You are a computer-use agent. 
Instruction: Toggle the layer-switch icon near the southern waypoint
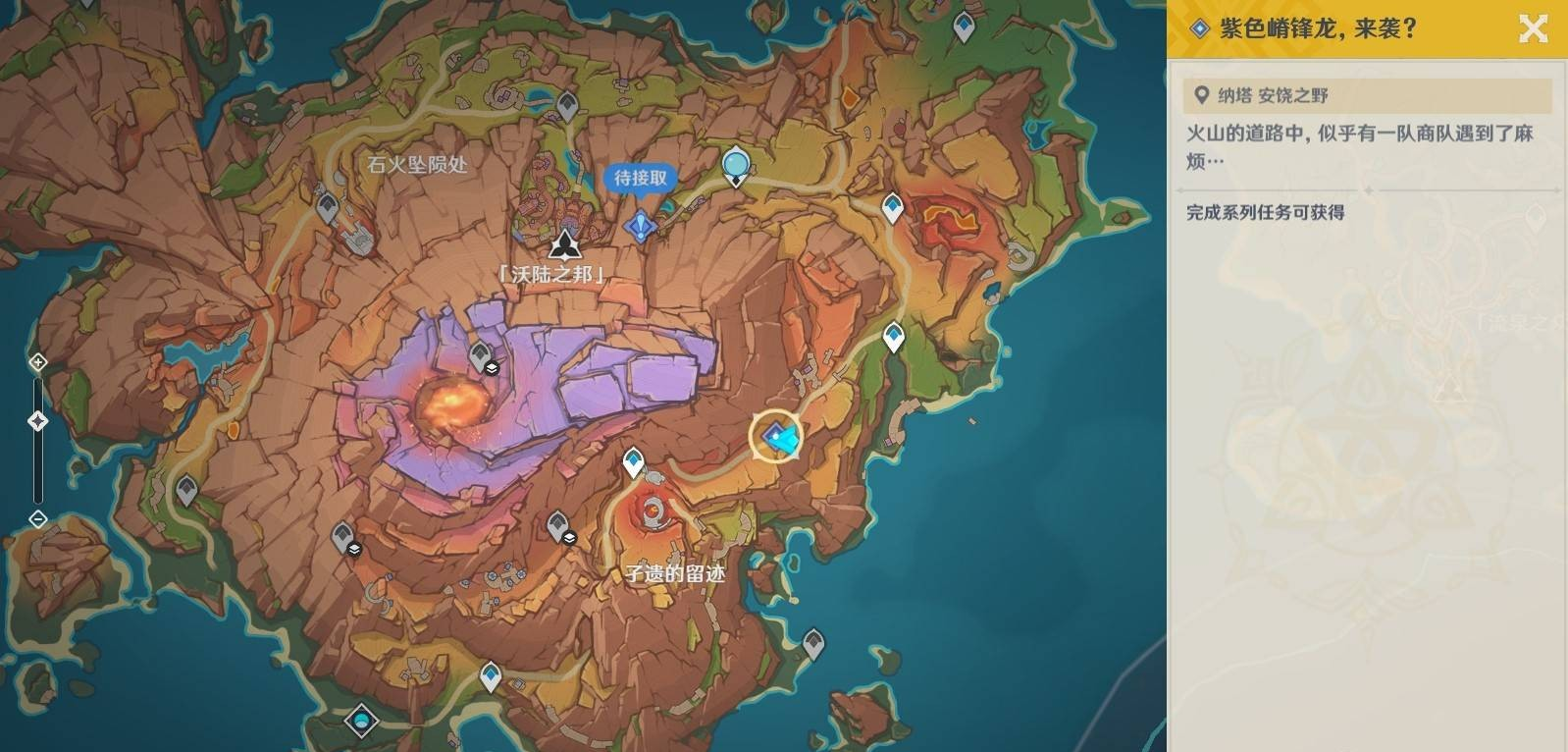click(x=570, y=539)
